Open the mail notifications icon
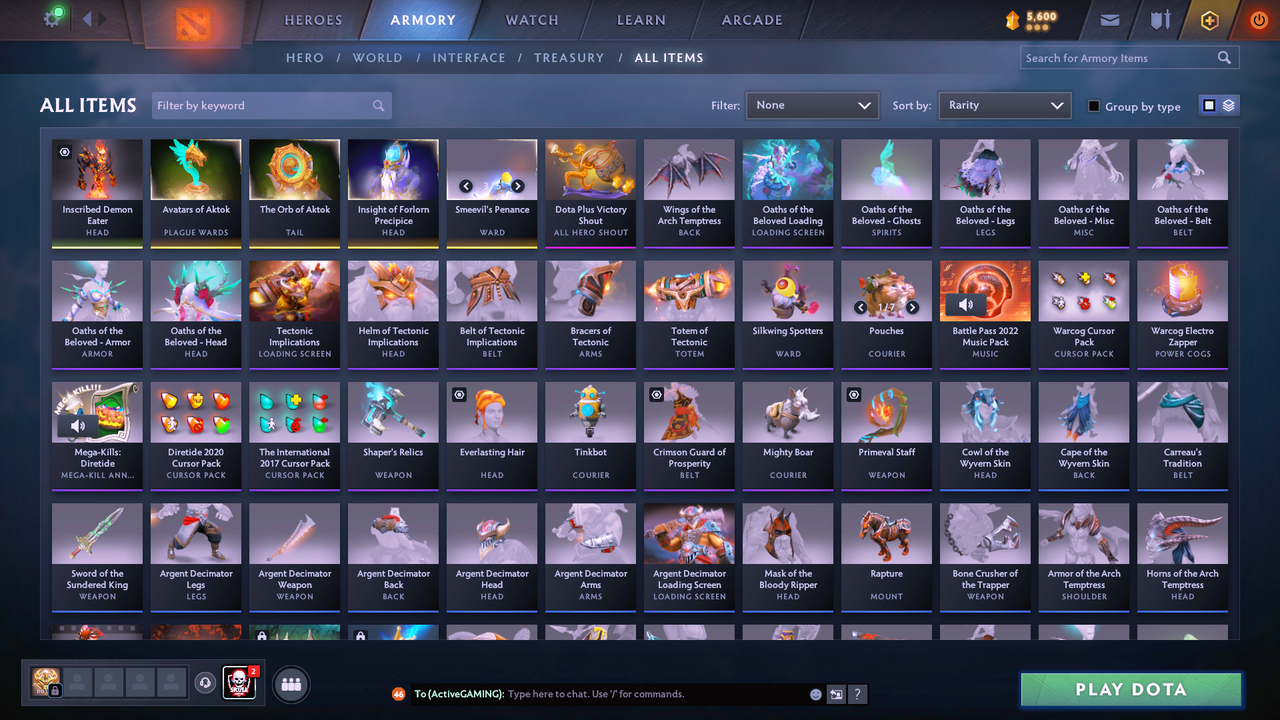The image size is (1280, 720). click(x=1110, y=20)
